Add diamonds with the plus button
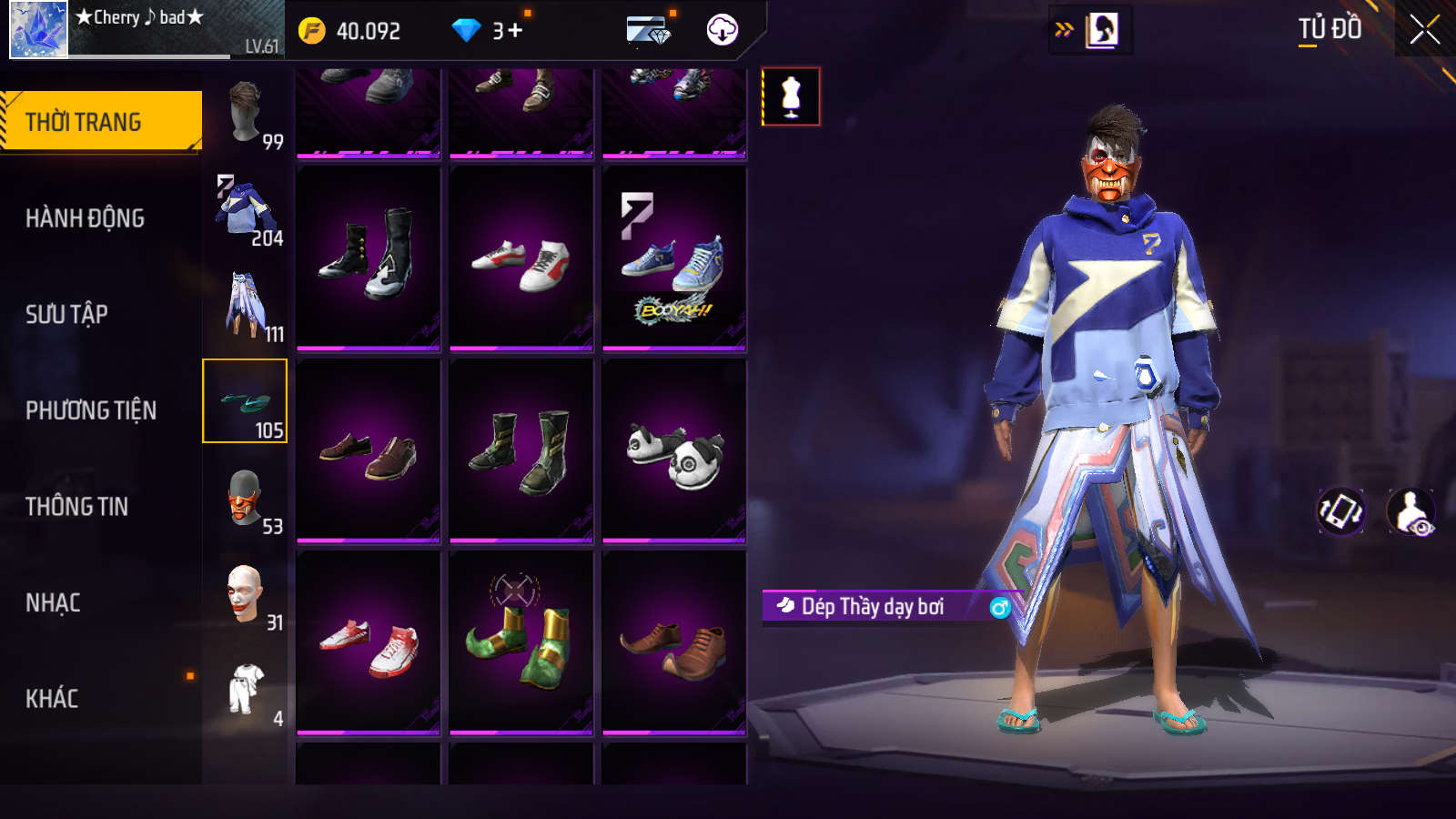The width and height of the screenshot is (1456, 819). click(x=514, y=31)
